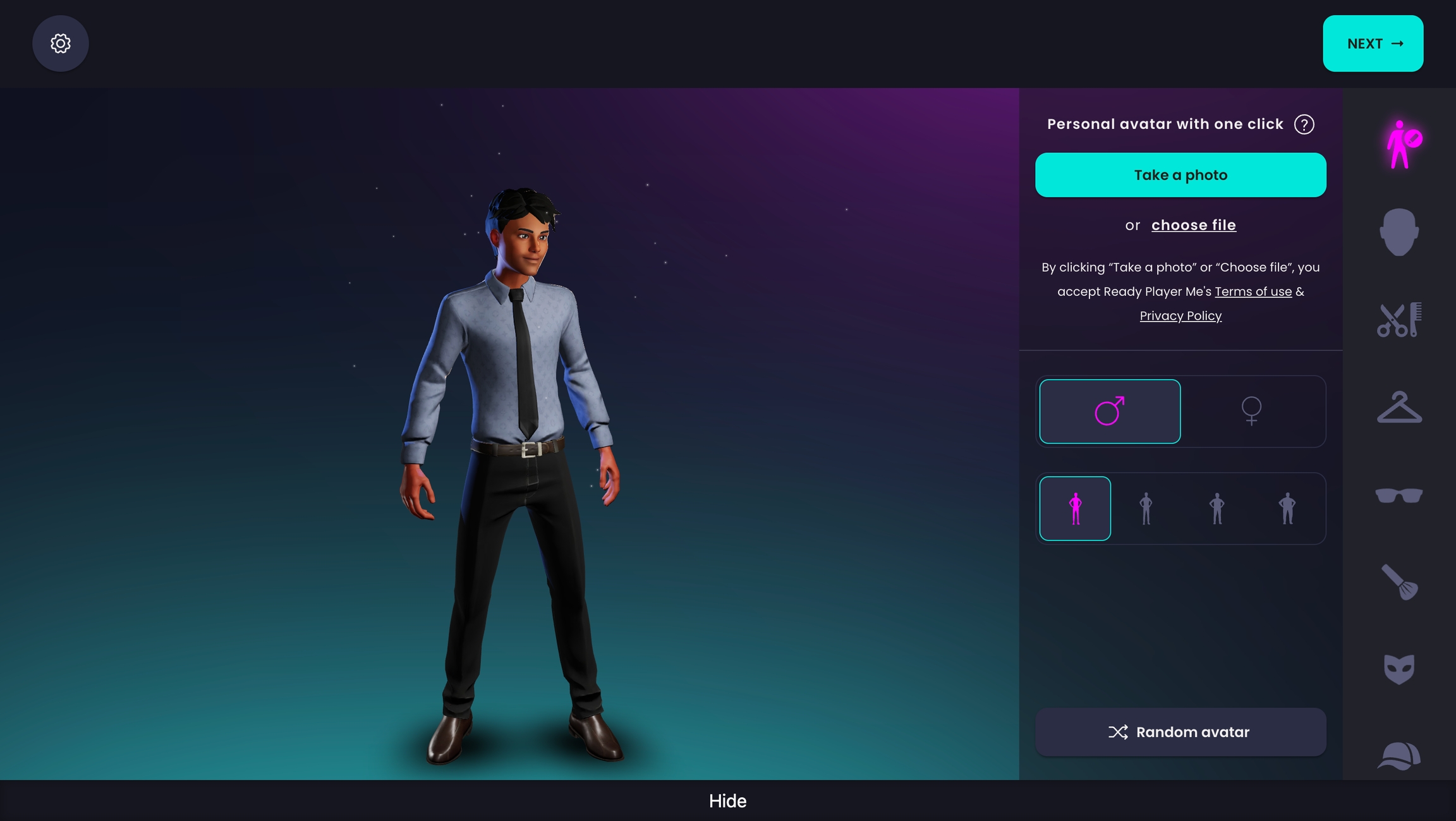1456x821 pixels.
Task: Open the Privacy Policy link
Action: click(x=1180, y=316)
